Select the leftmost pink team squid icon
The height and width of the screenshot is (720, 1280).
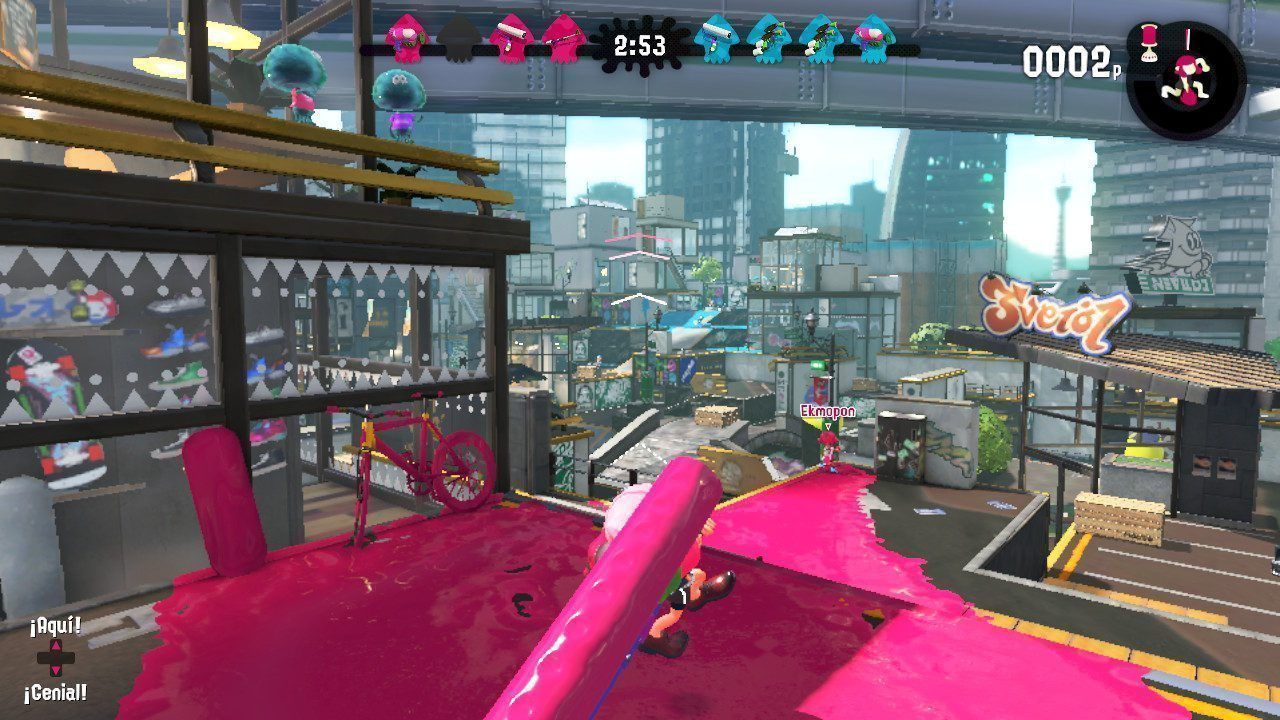[x=405, y=39]
